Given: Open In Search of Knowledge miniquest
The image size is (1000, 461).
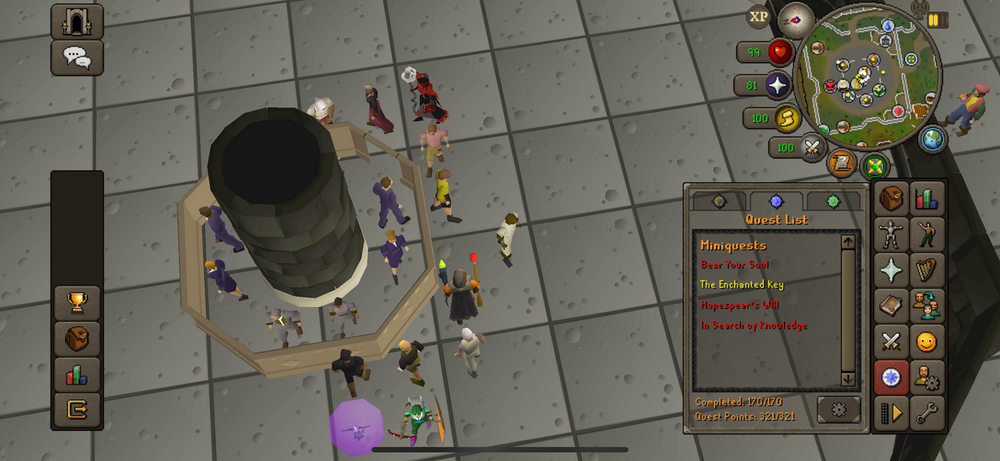Looking at the screenshot, I should tap(753, 325).
